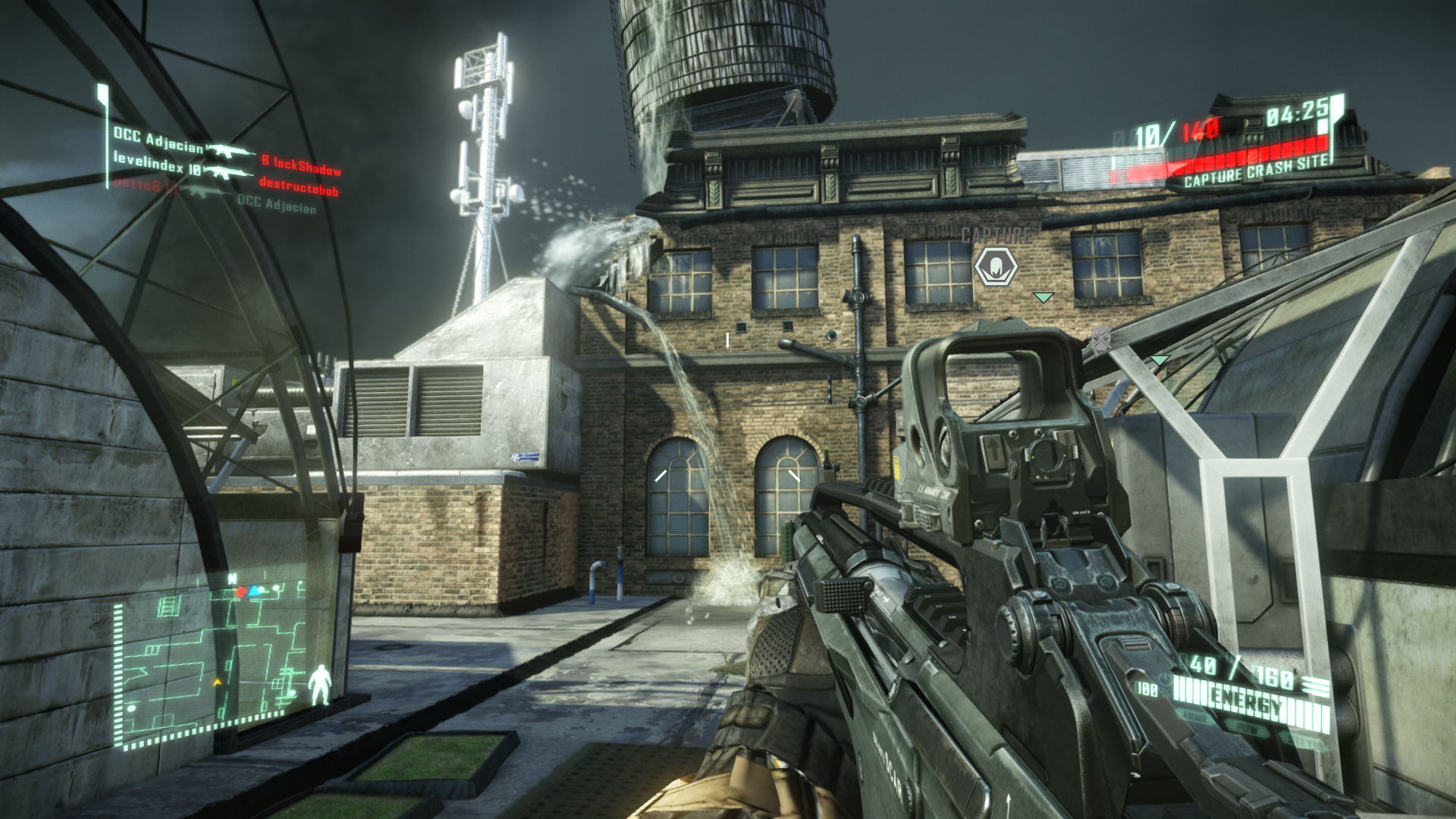Select the nanosuit figure icon by the minimap

[321, 685]
